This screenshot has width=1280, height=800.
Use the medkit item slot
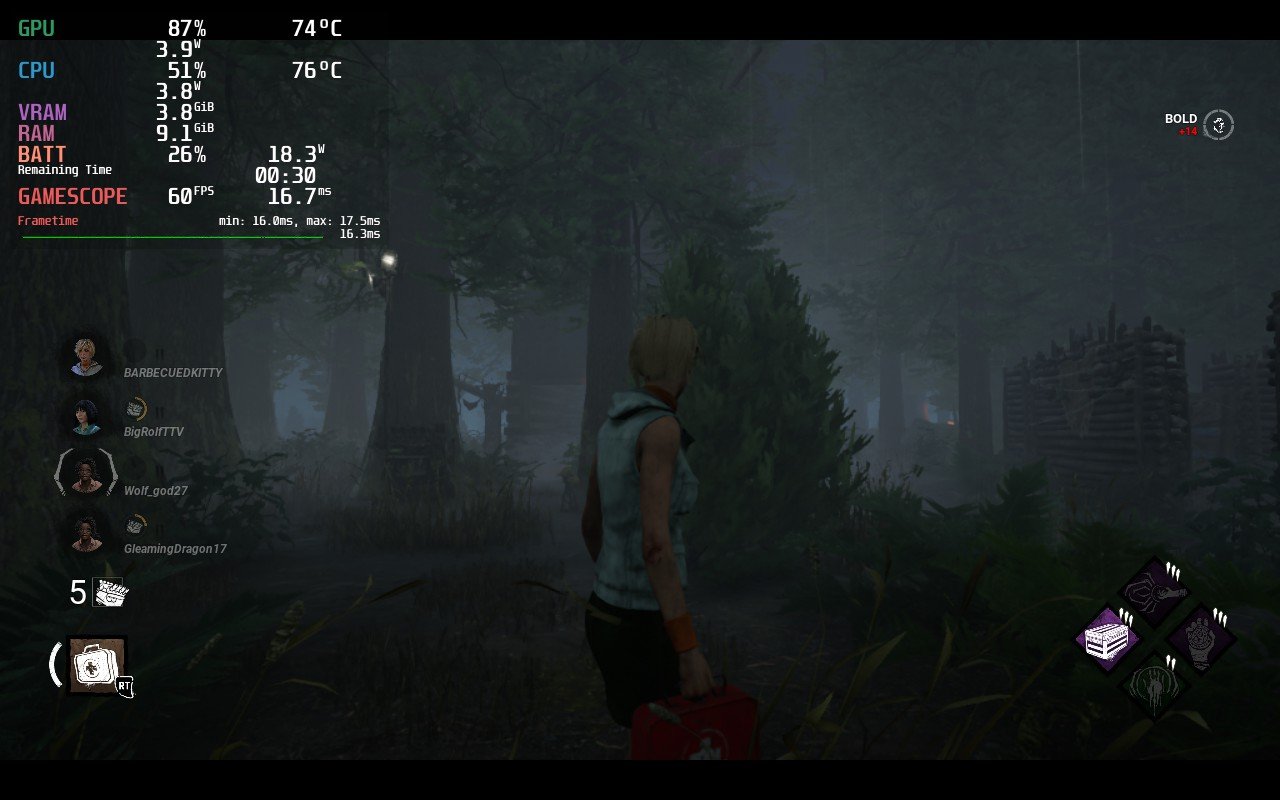click(97, 665)
